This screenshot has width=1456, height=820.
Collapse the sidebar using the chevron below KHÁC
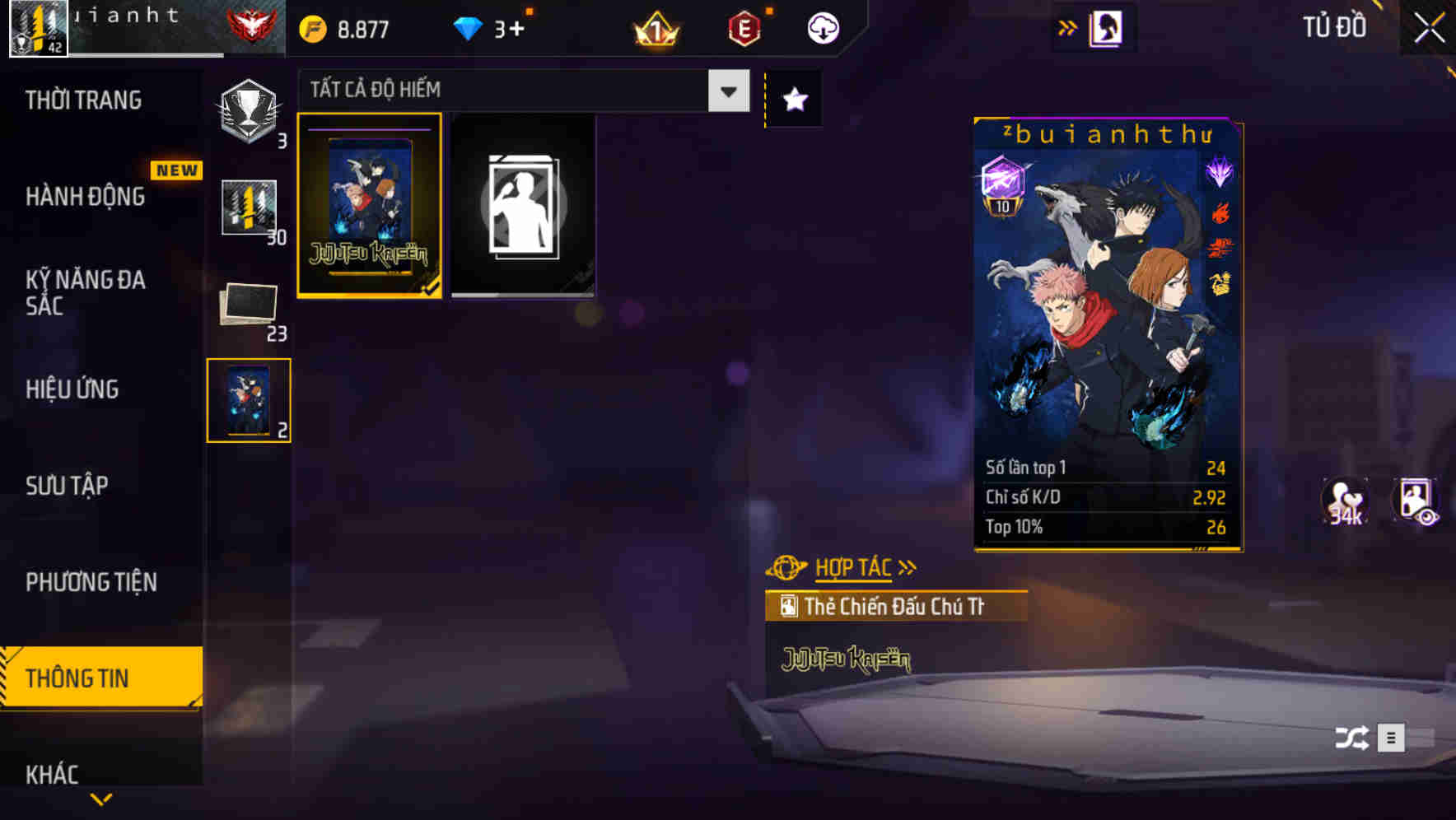click(100, 799)
